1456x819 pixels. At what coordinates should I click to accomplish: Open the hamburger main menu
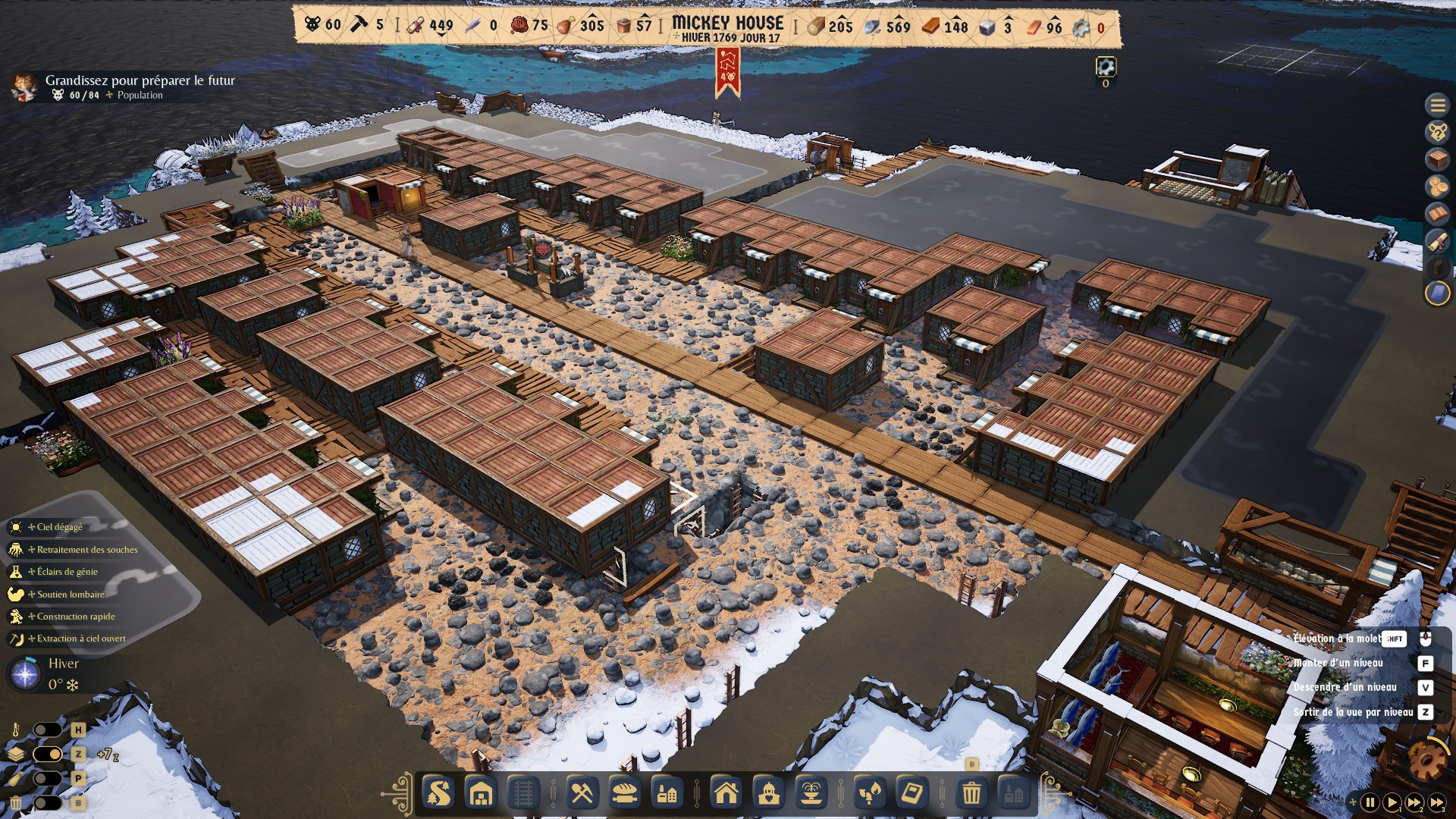(1437, 105)
